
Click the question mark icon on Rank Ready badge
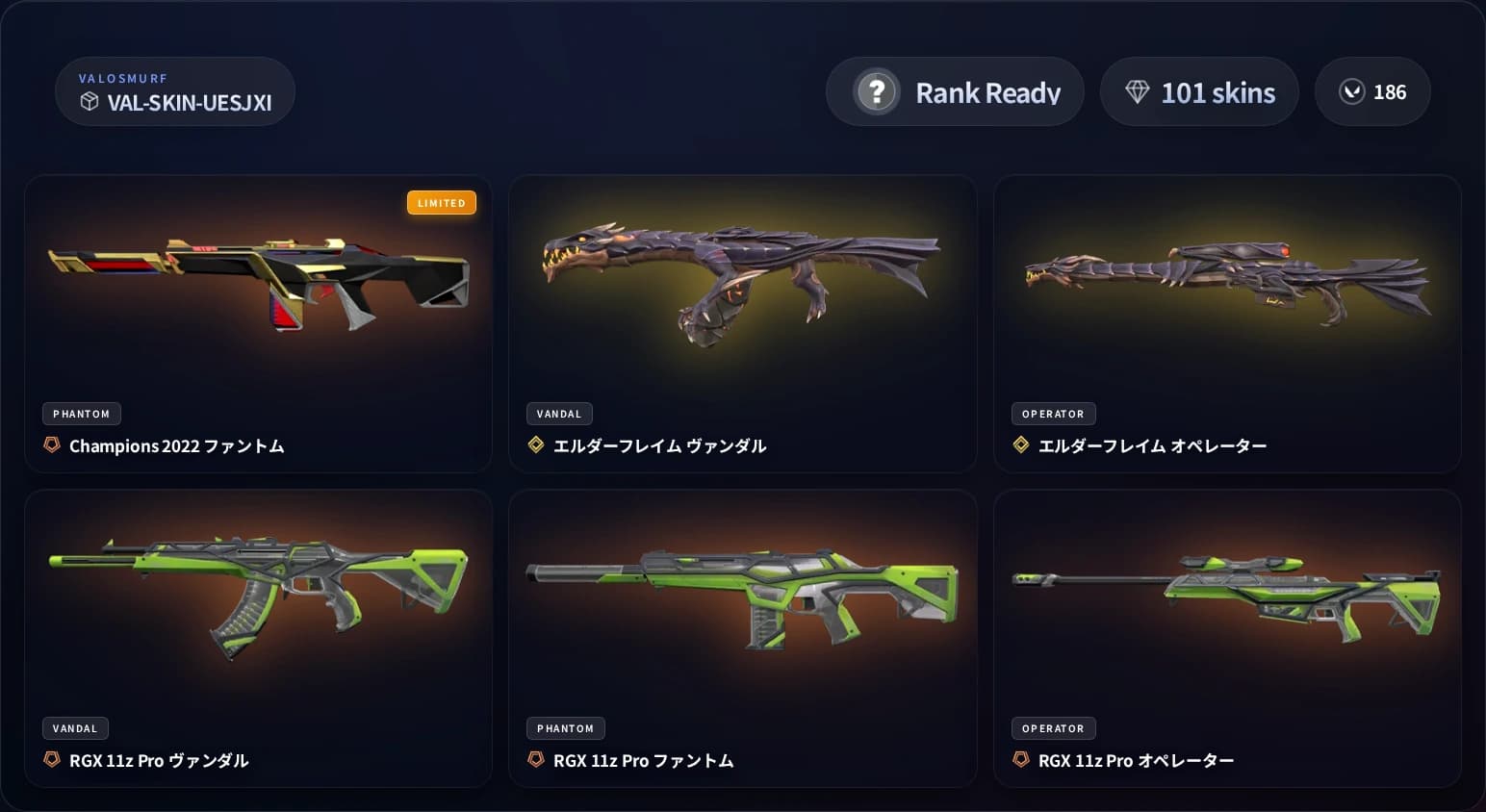point(876,91)
